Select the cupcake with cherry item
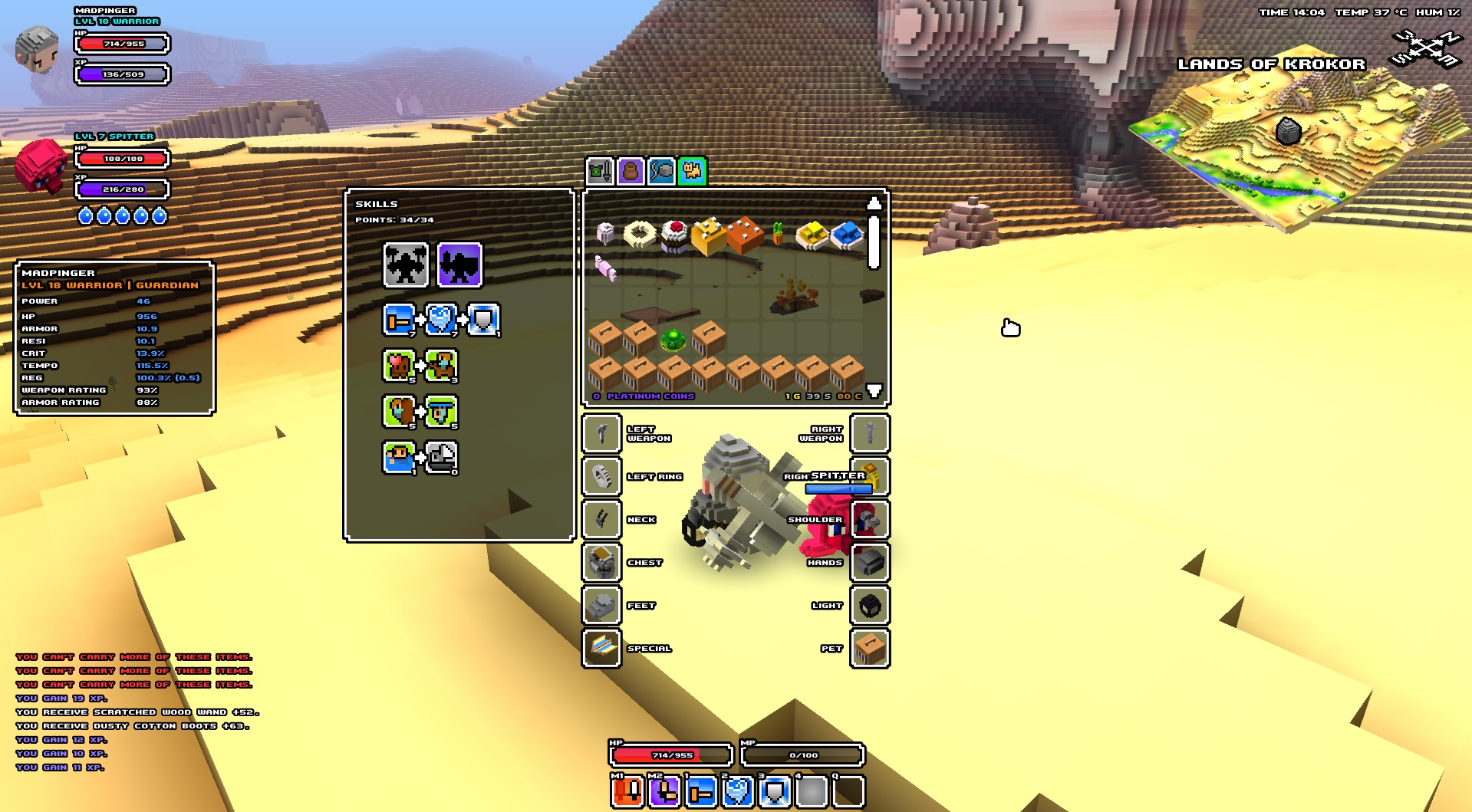Screen dimensions: 1472x812 click(675, 235)
